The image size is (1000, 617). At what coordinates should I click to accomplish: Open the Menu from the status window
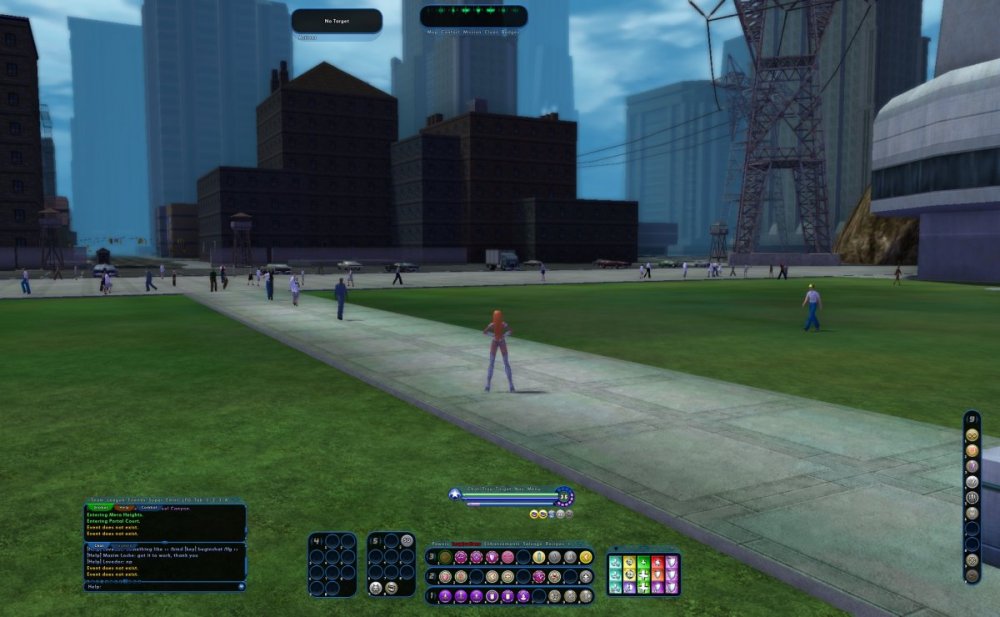[534, 489]
